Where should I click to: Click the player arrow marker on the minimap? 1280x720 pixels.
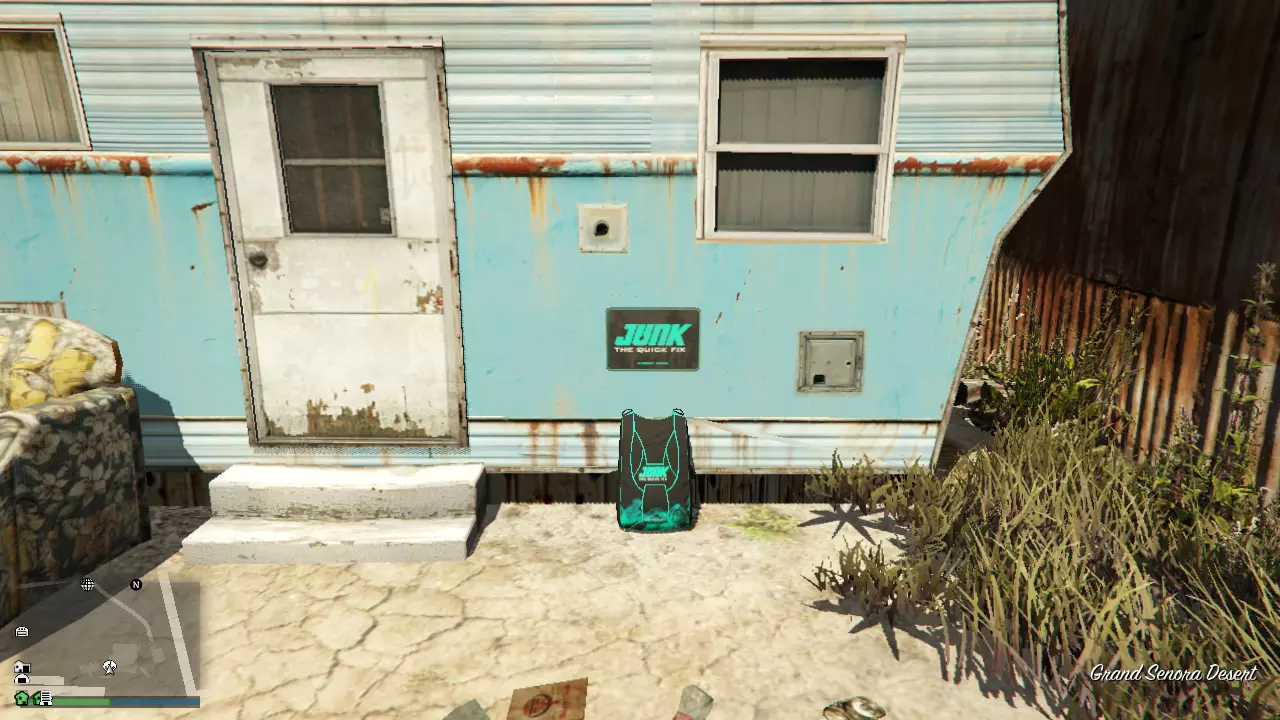tap(108, 668)
